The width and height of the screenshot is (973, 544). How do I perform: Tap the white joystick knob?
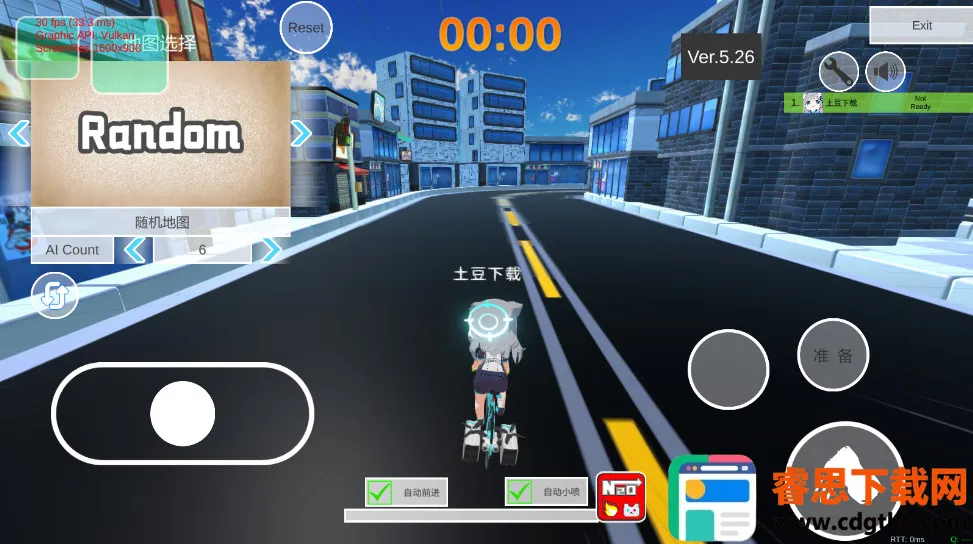182,413
